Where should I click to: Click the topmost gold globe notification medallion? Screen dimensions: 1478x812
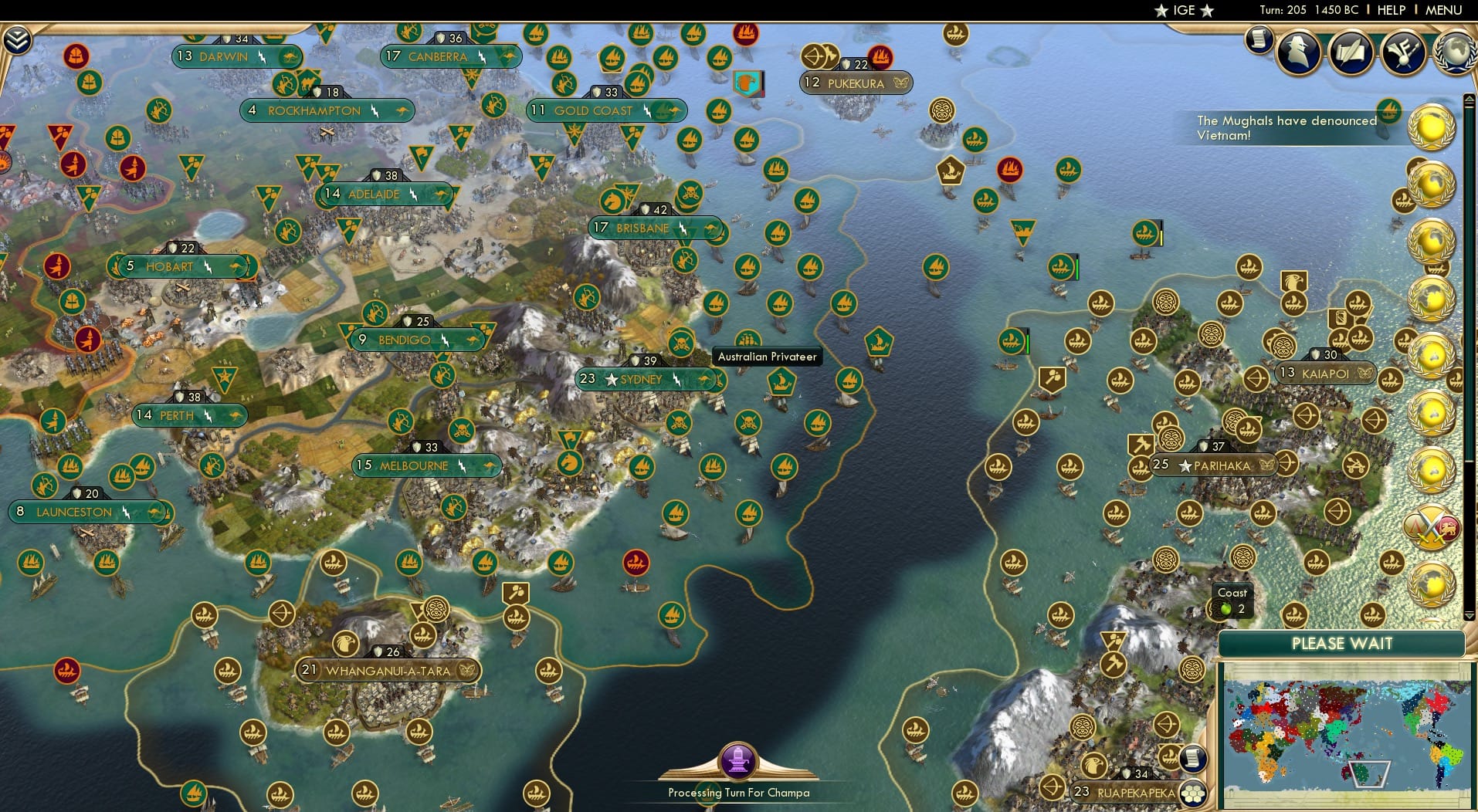click(1434, 127)
